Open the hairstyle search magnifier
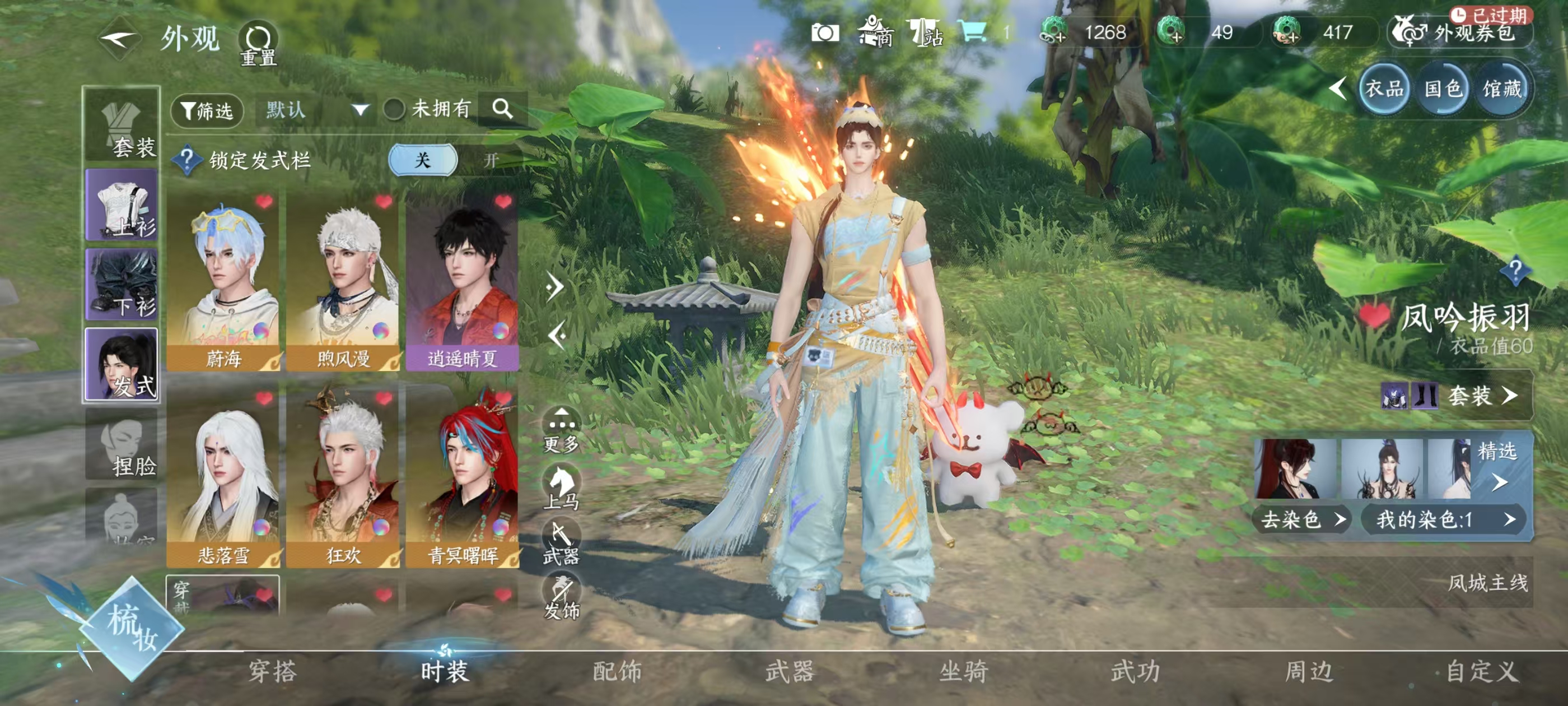Image resolution: width=1568 pixels, height=706 pixels. coord(503,110)
